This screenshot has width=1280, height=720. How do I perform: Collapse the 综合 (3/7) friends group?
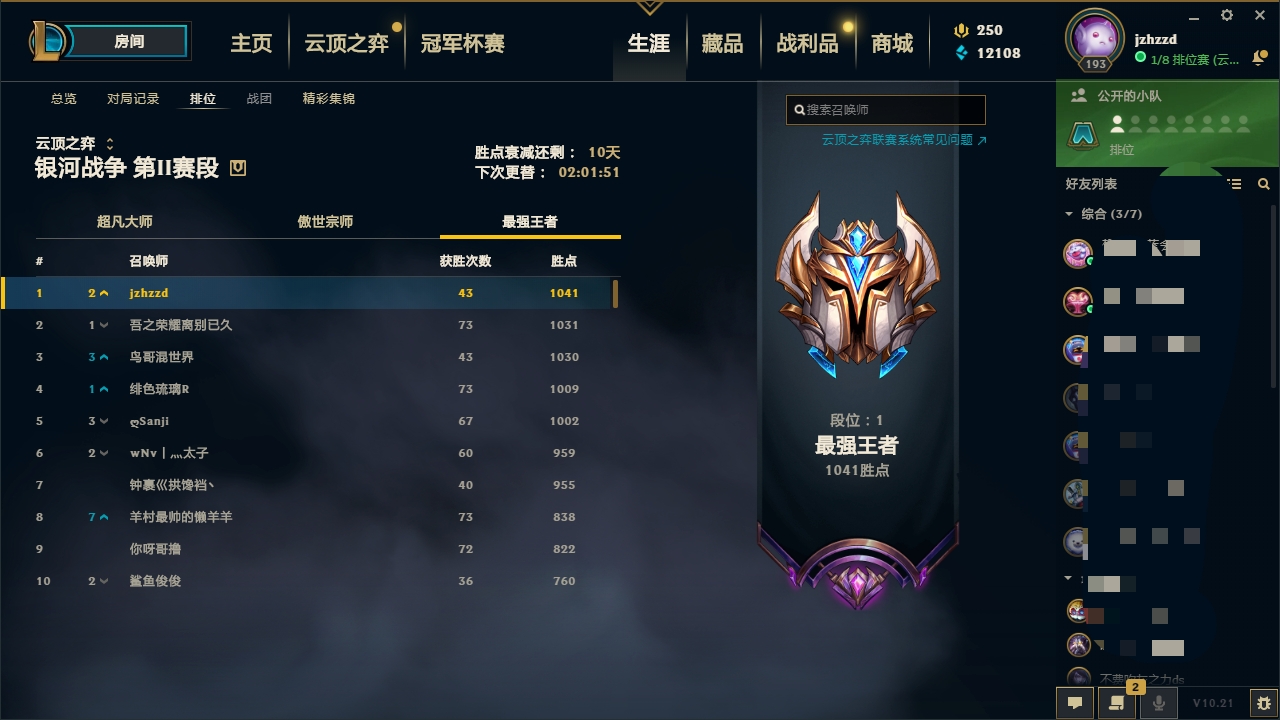click(1068, 213)
